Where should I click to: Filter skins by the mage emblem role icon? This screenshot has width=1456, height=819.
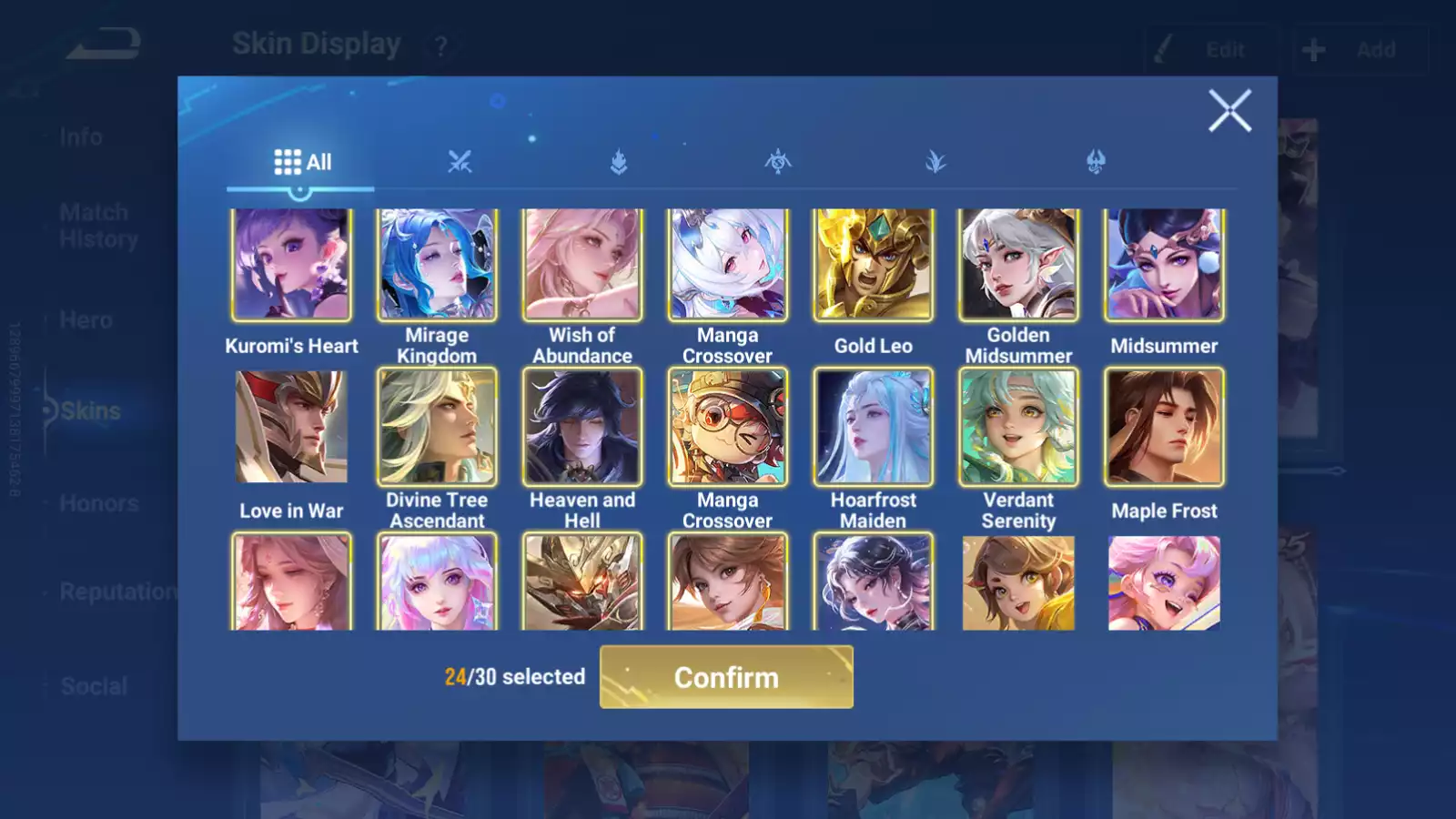click(x=777, y=160)
